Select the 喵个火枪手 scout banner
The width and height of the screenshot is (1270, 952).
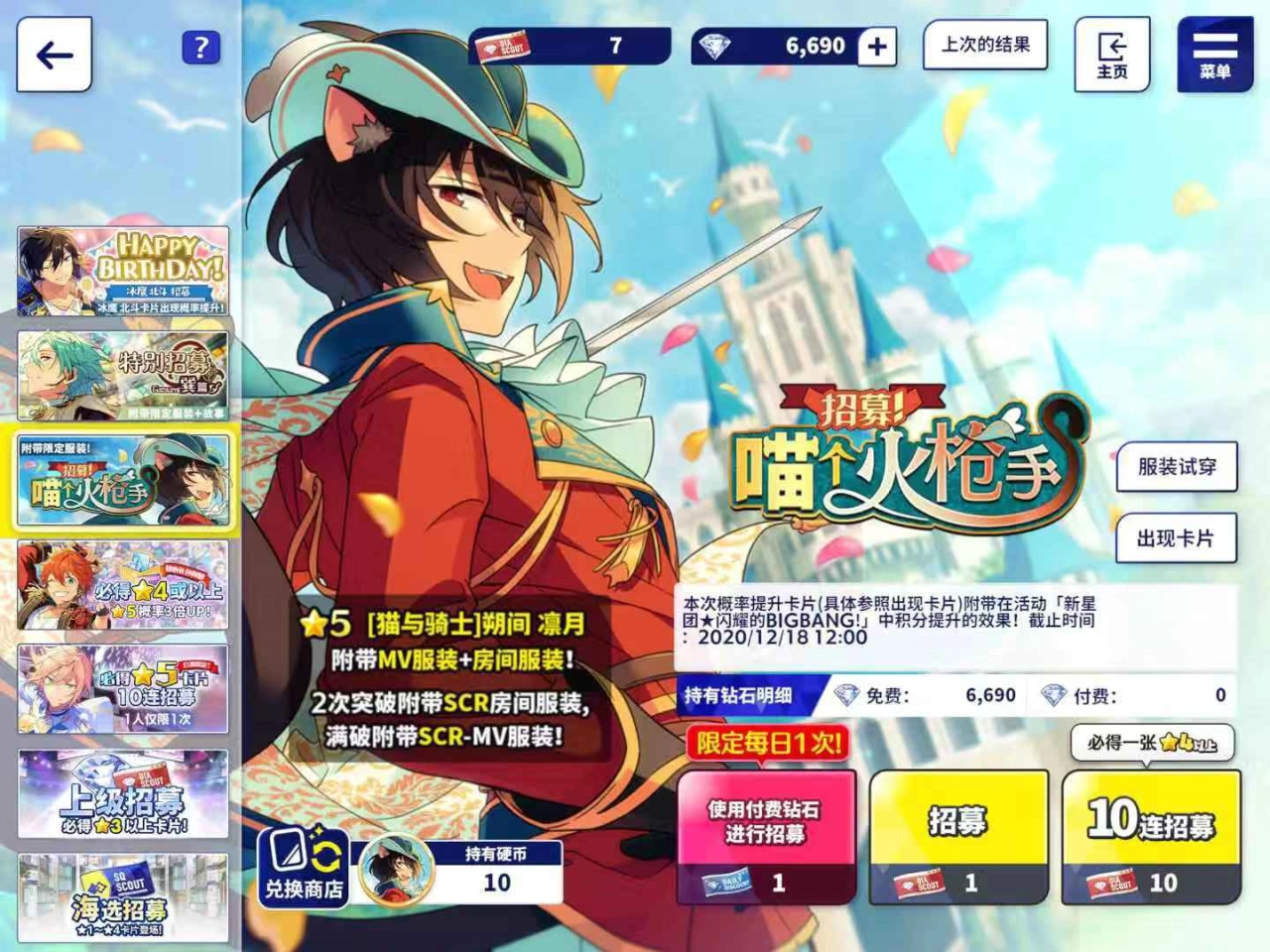[126, 480]
